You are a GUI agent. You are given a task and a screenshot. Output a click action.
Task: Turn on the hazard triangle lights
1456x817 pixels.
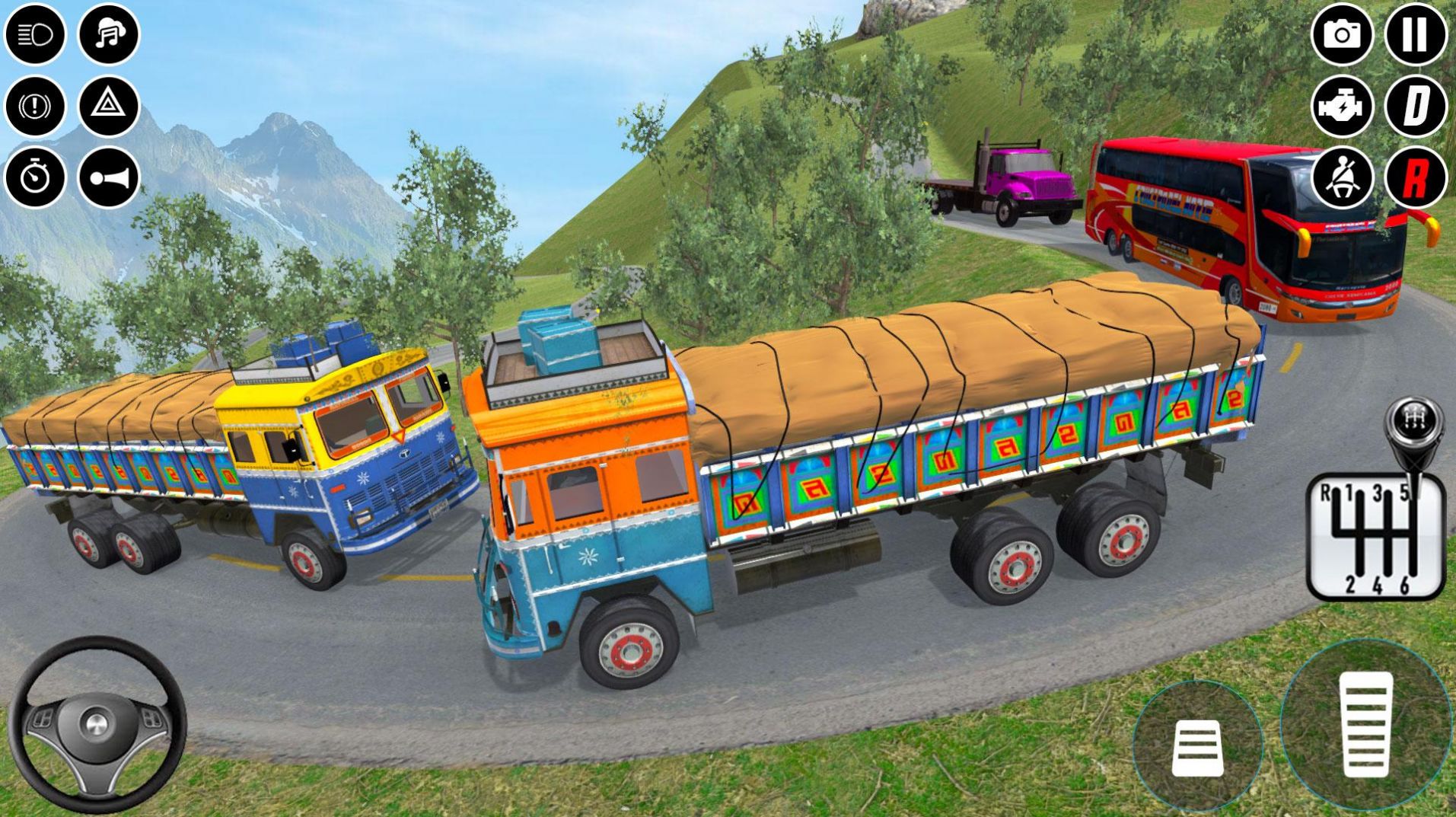tap(109, 106)
